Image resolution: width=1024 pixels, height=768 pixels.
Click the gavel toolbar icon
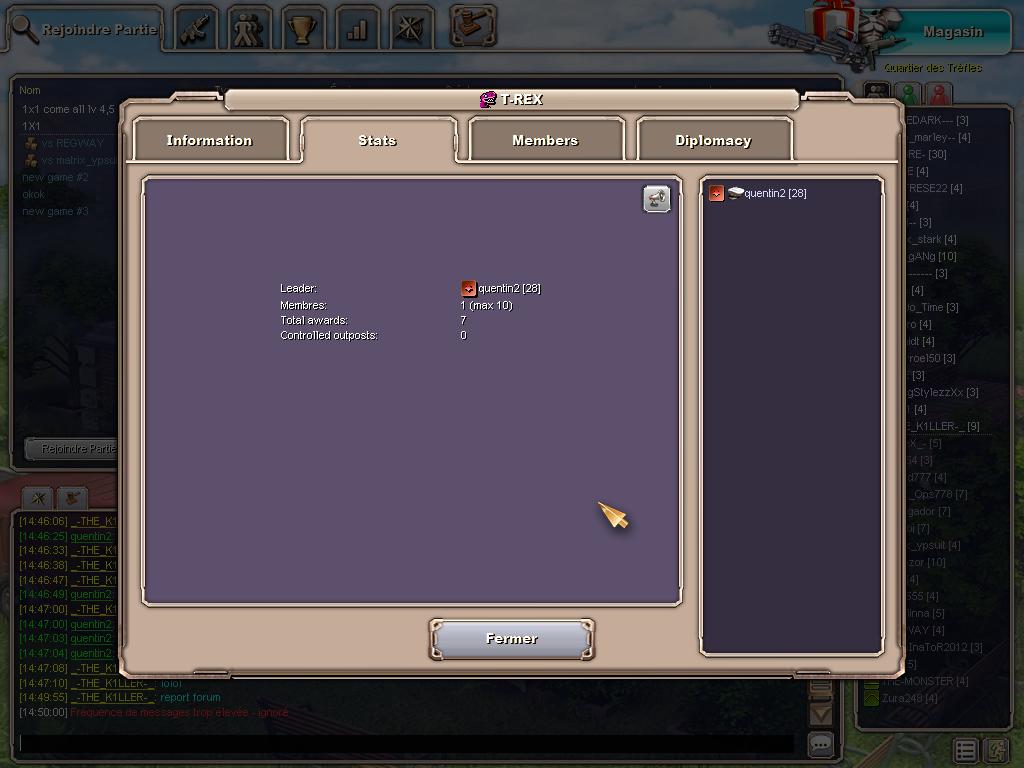(x=473, y=26)
